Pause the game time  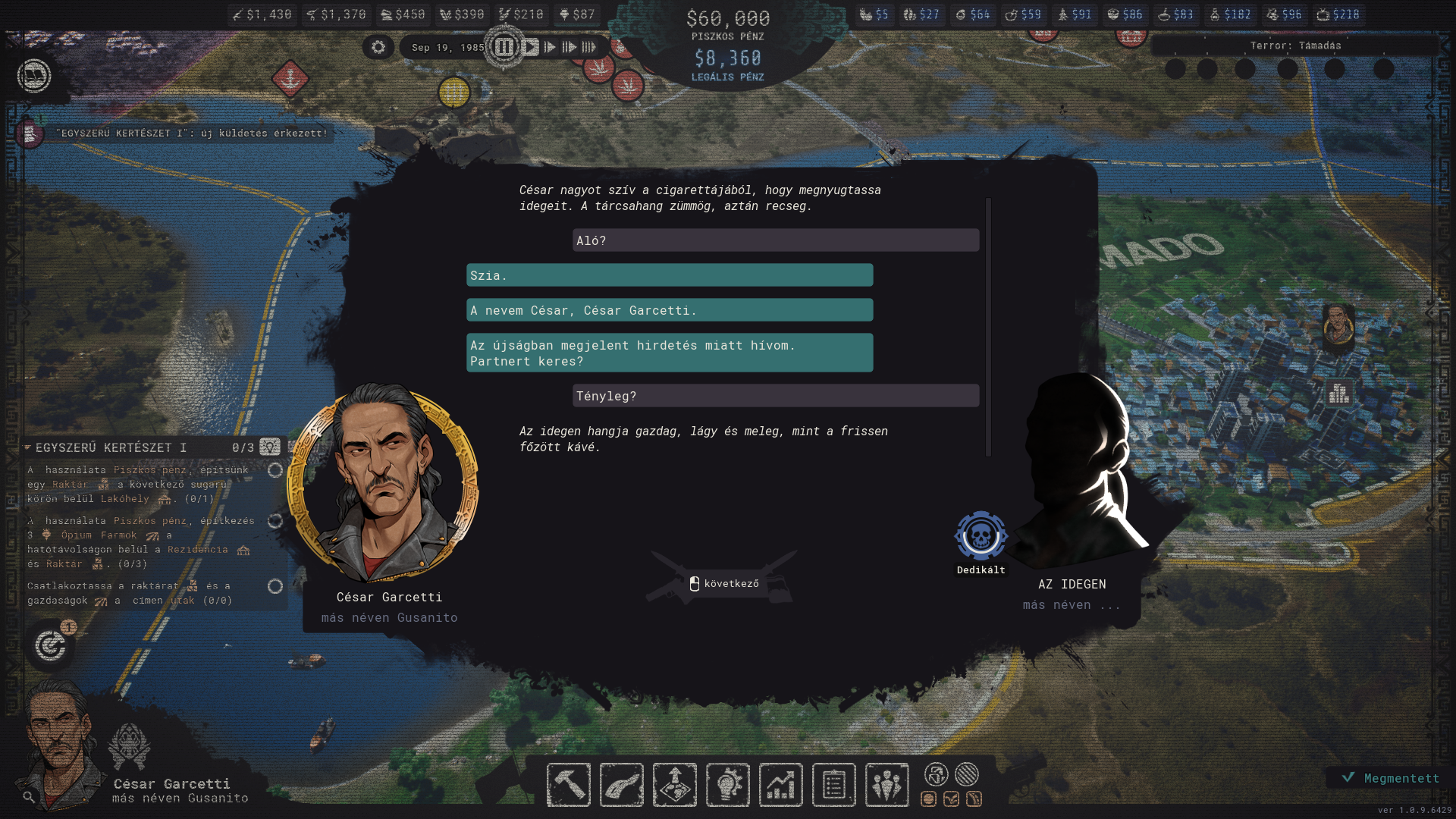coord(504,47)
